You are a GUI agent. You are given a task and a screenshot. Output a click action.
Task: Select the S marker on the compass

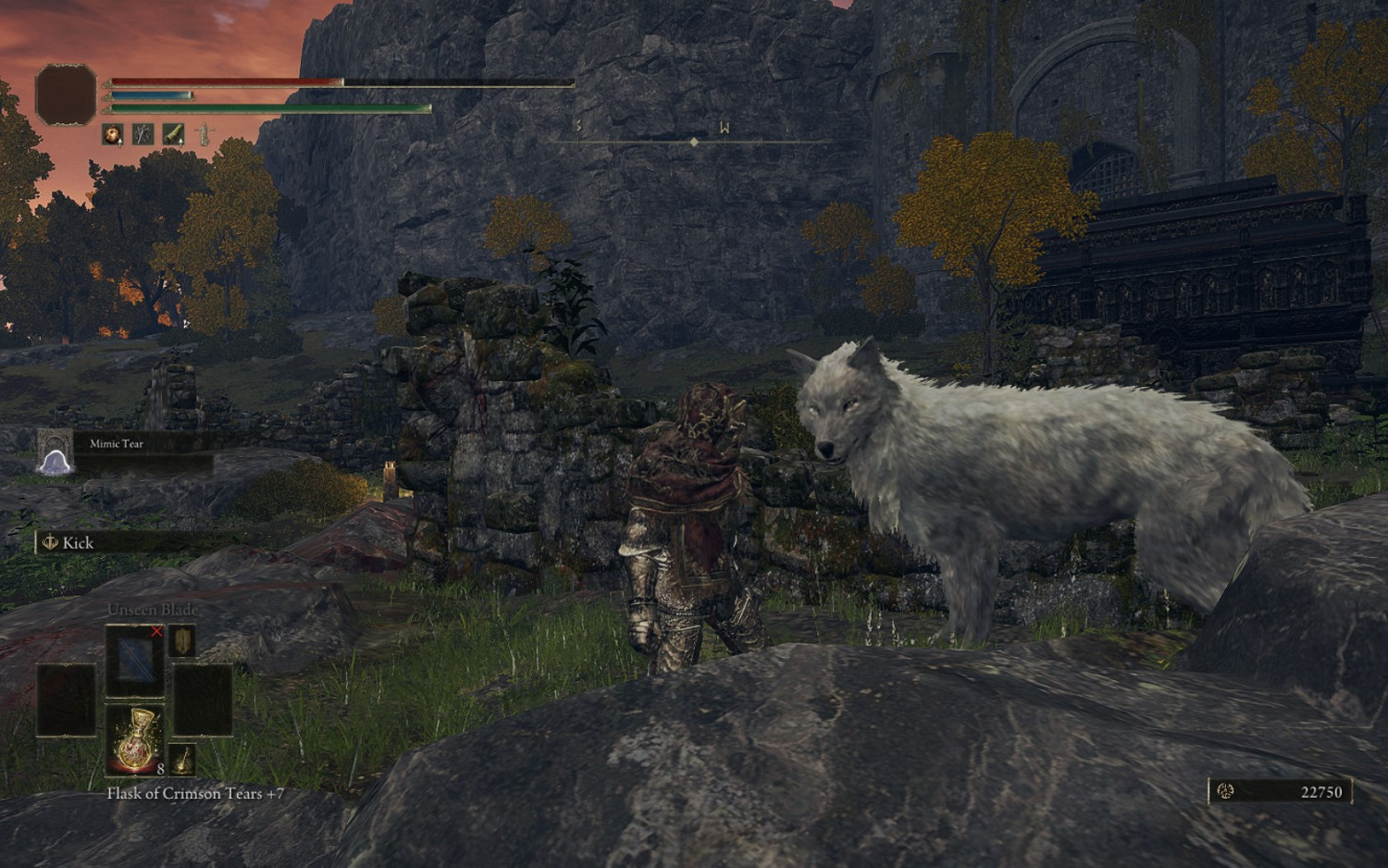(x=577, y=127)
